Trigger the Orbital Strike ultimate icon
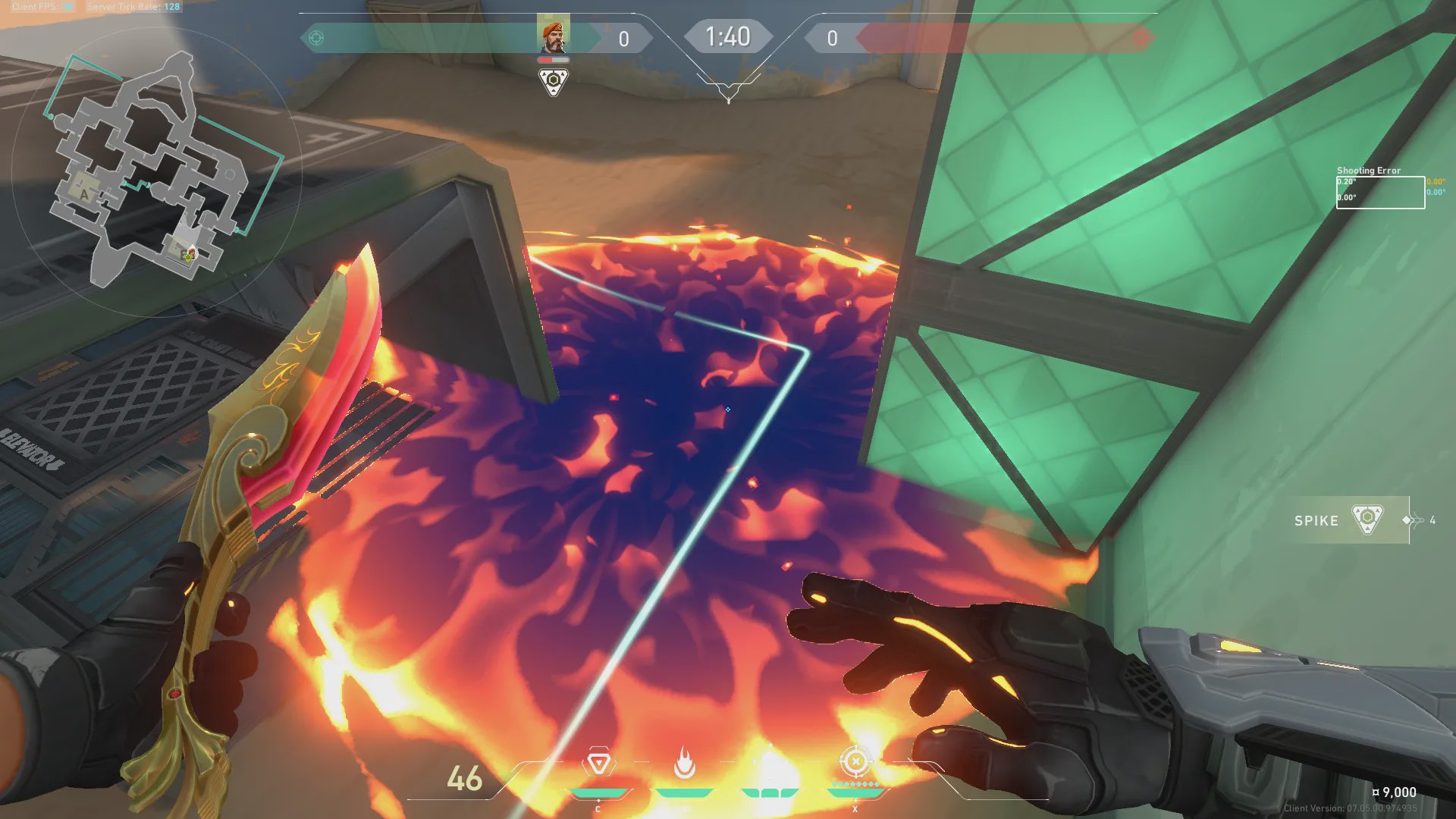Screen dimensions: 1456x819 click(x=855, y=763)
